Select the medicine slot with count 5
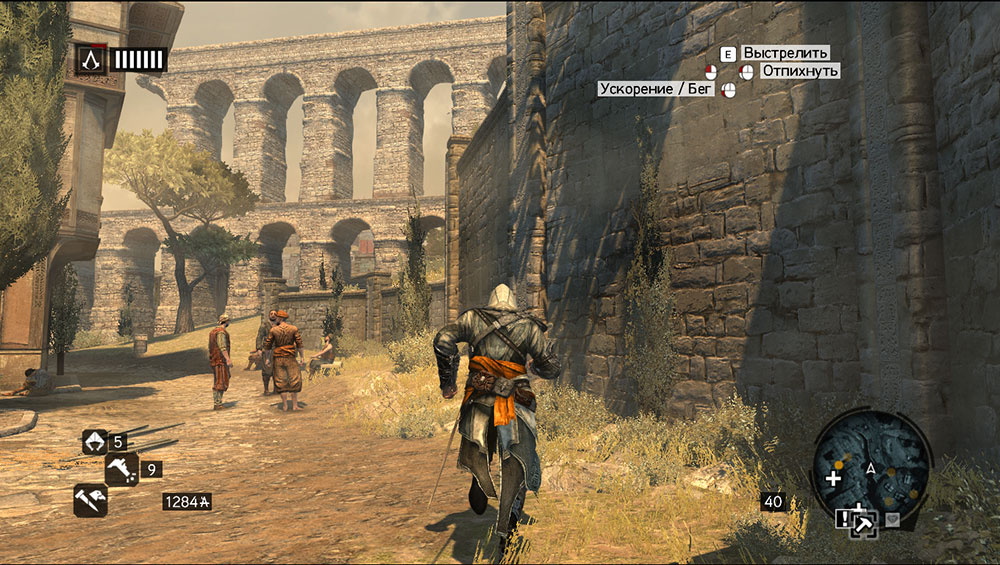The image size is (1000, 565). pos(95,441)
